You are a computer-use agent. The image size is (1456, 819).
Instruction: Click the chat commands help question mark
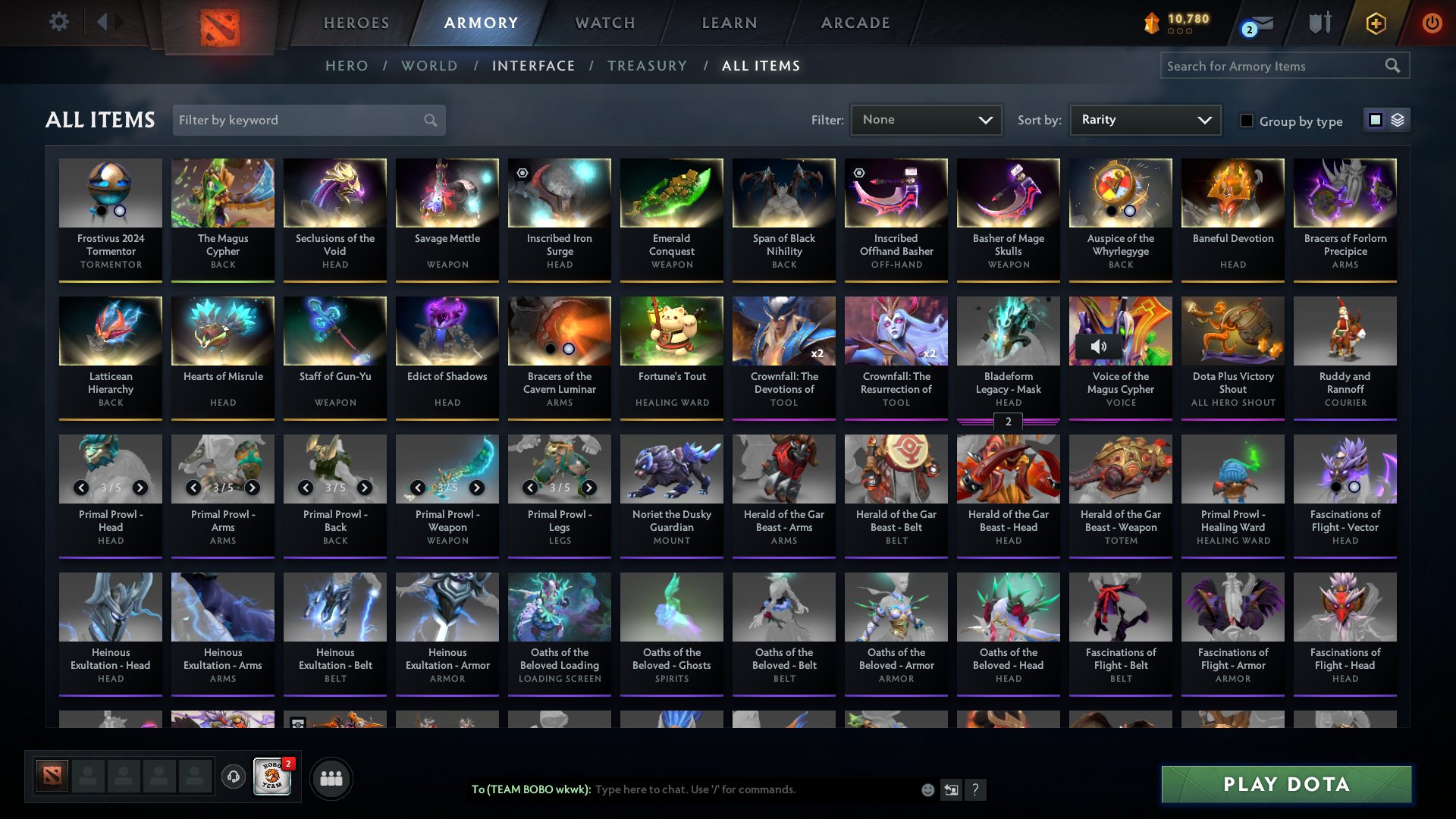(976, 789)
